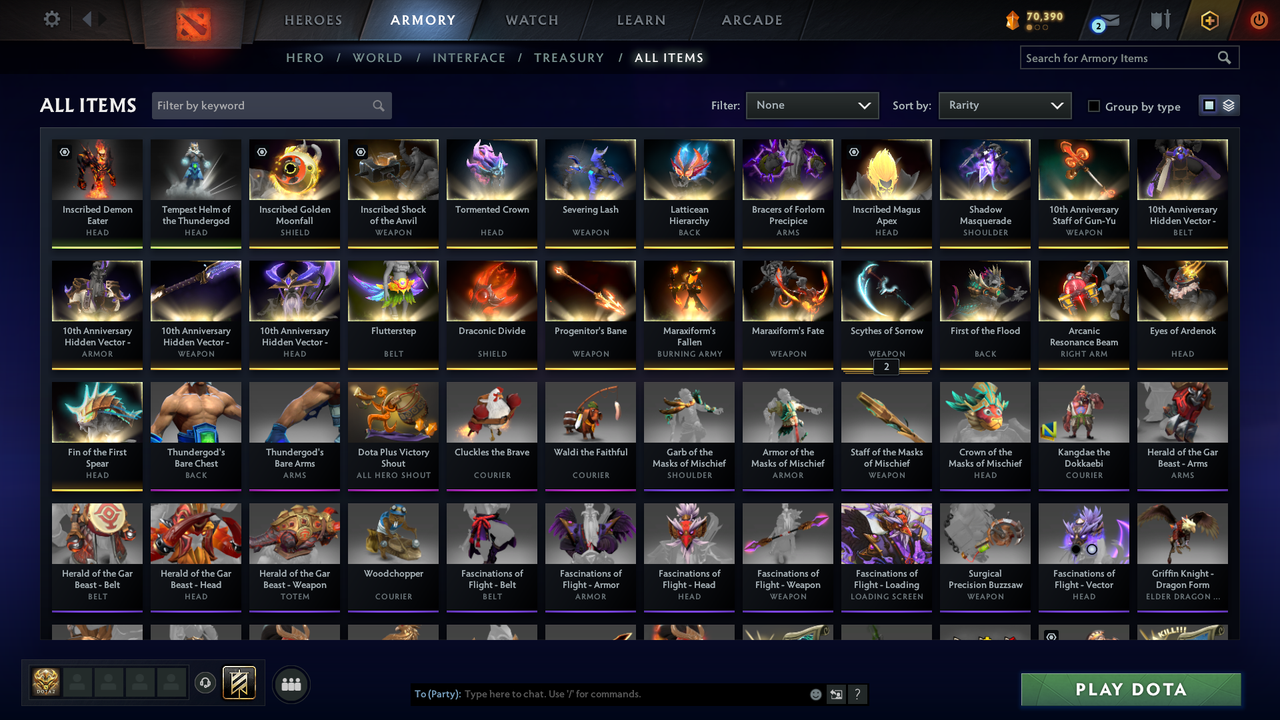Viewport: 1280px width, 720px height.
Task: Open the party finder people icon
Action: click(x=290, y=685)
